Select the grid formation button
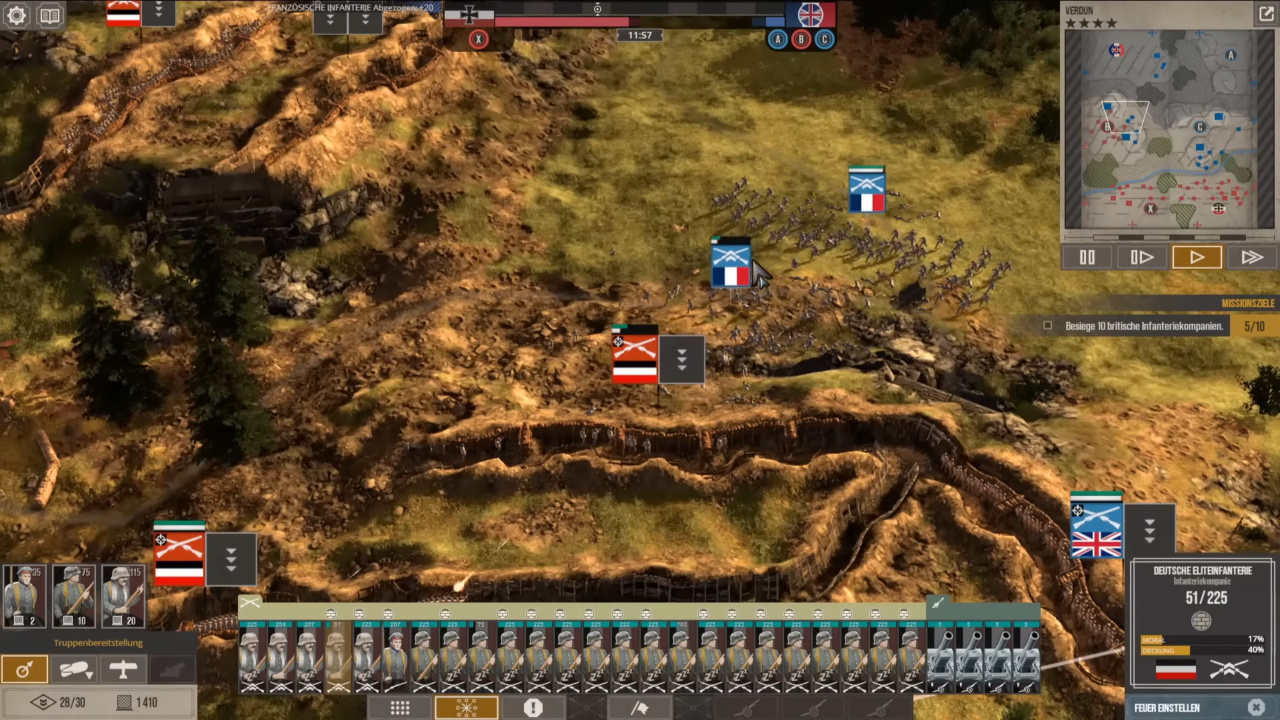Viewport: 1280px width, 720px height. 400,708
